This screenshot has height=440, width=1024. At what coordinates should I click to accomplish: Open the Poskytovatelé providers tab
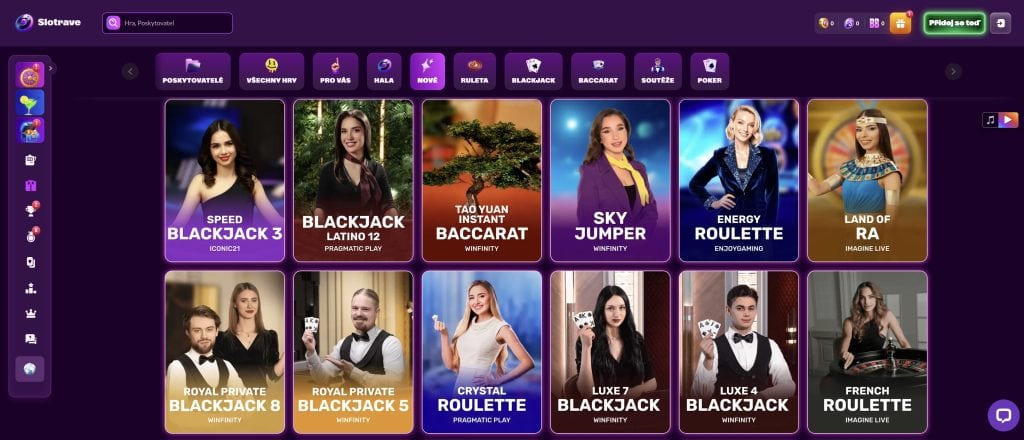click(x=192, y=71)
